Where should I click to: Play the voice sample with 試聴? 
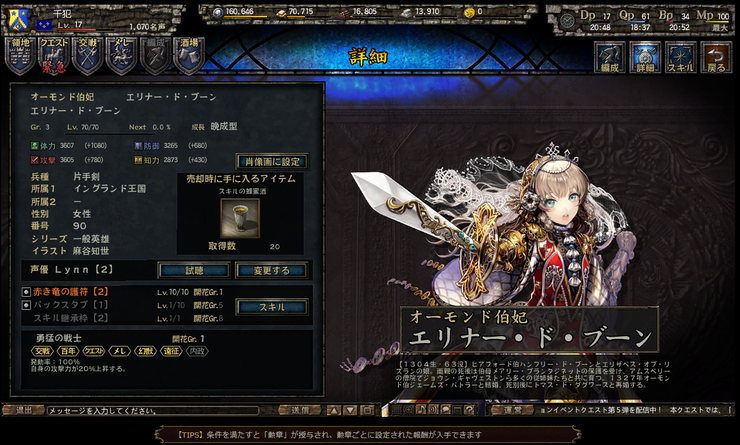[x=193, y=270]
